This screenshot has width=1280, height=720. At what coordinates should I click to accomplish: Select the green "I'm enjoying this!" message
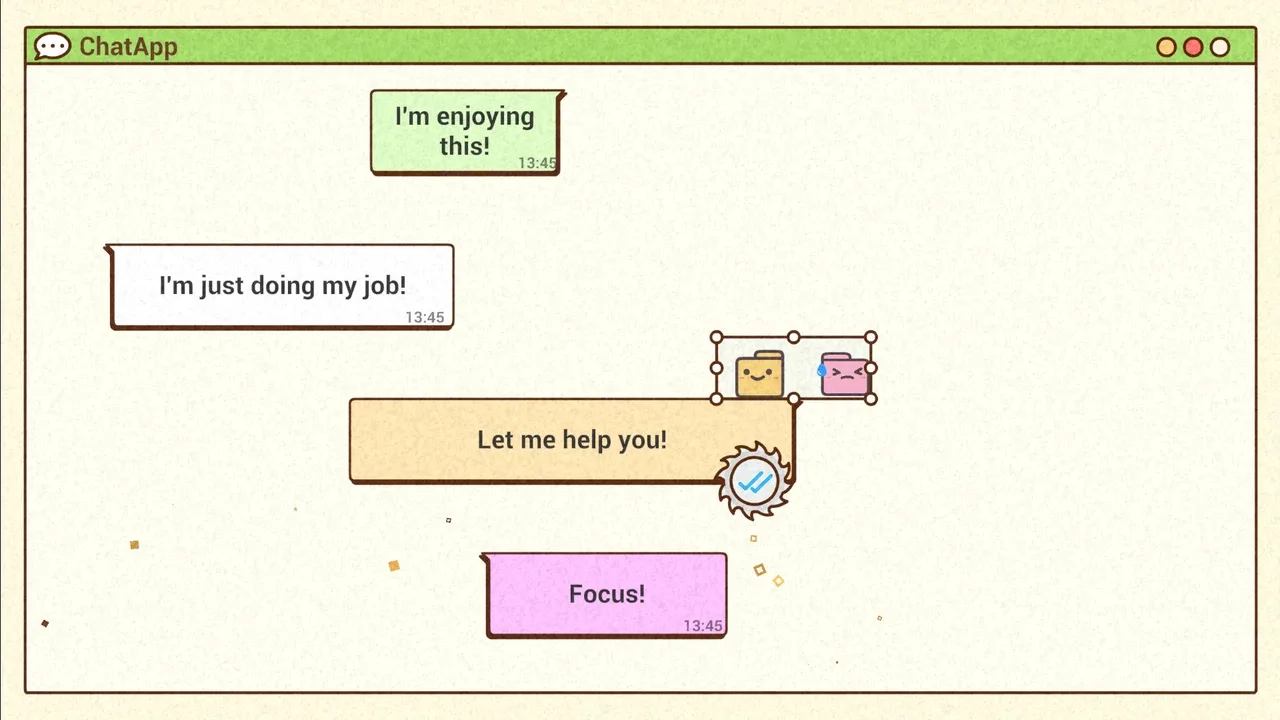click(x=464, y=131)
